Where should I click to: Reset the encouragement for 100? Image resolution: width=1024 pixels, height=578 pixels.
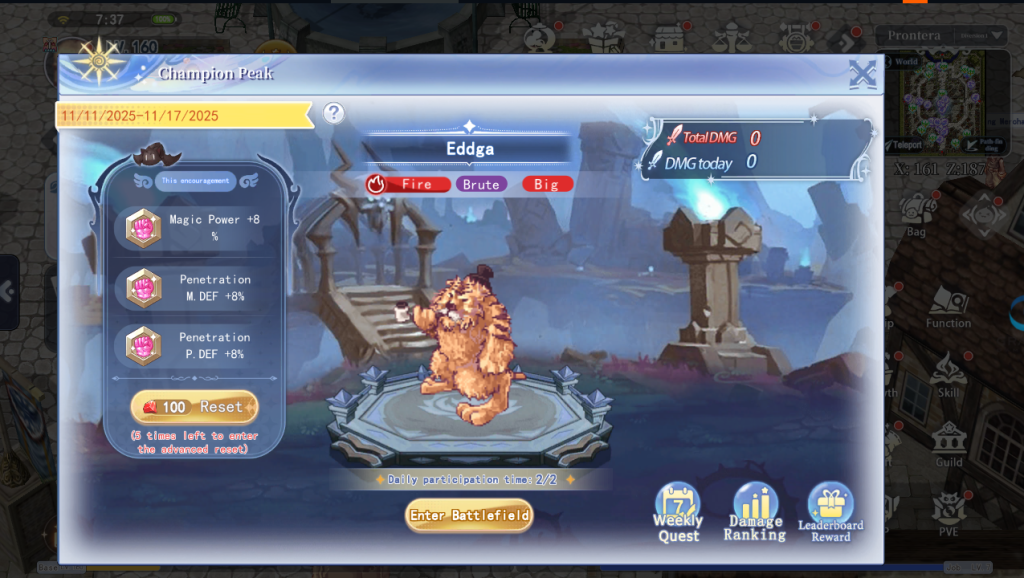coord(194,407)
